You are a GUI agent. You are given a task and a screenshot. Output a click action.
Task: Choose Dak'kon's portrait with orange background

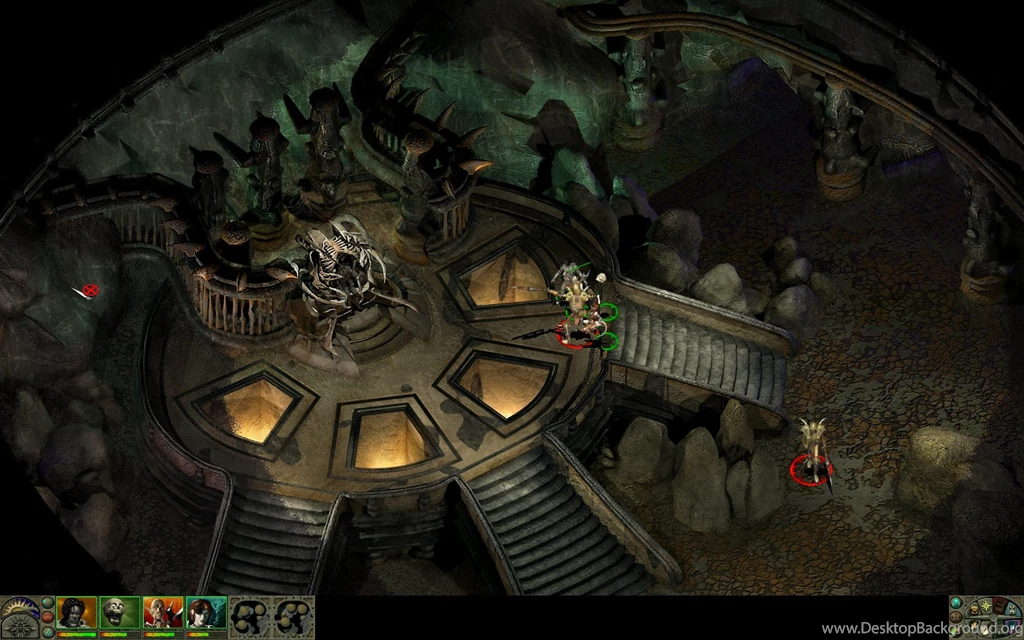(x=162, y=612)
